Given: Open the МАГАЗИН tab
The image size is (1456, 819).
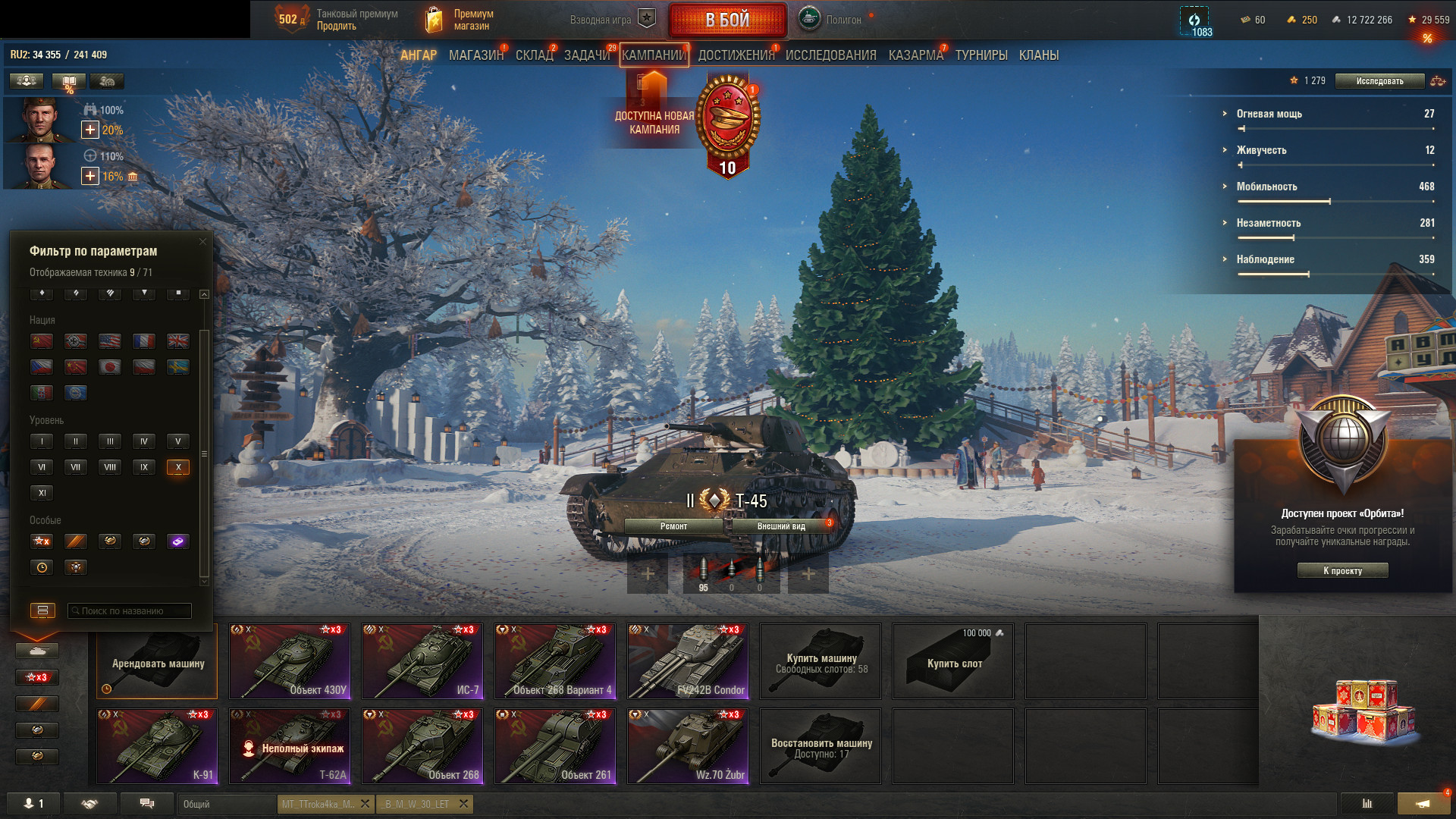Looking at the screenshot, I should click(x=475, y=55).
